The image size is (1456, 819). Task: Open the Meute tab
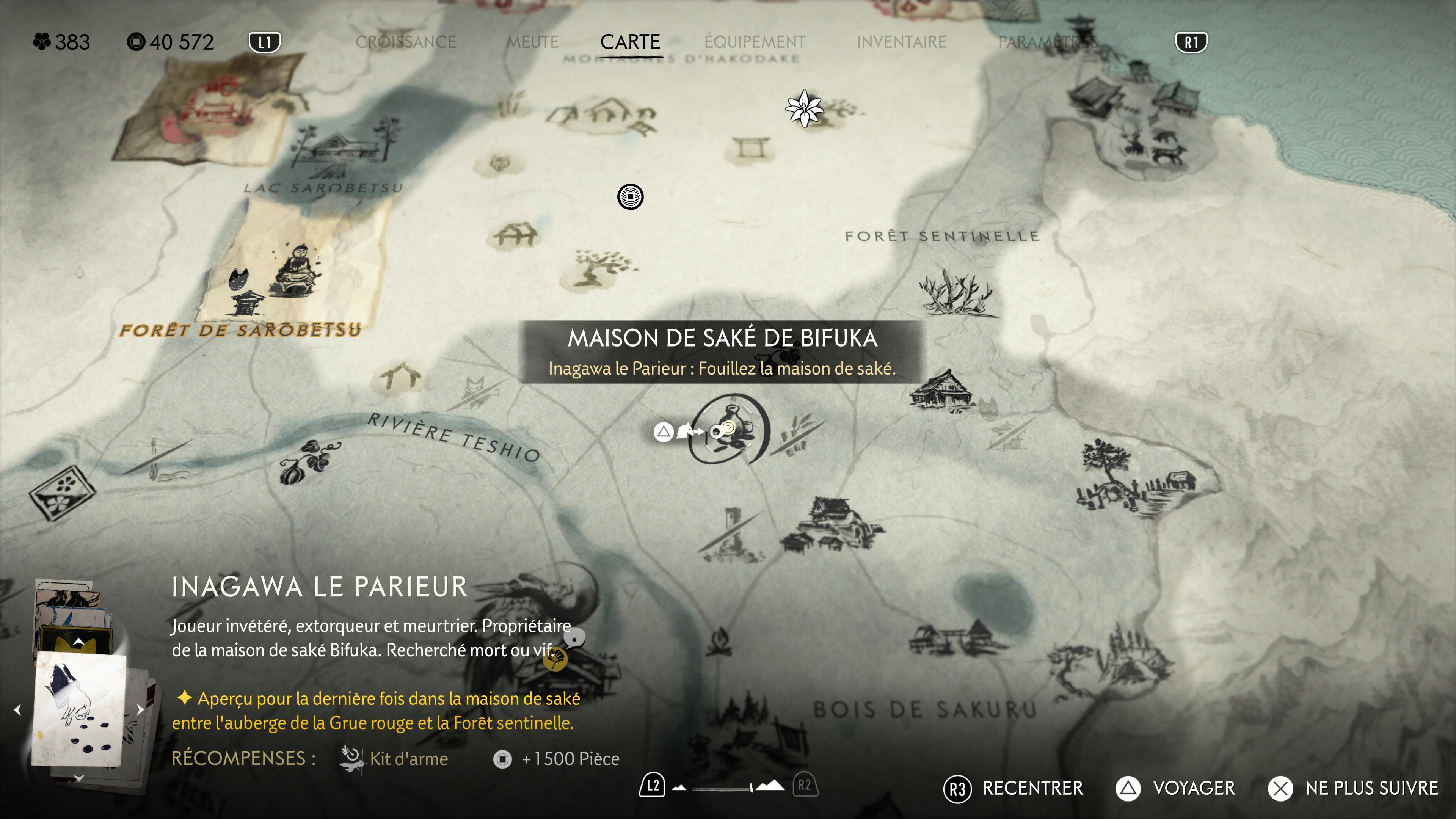tap(532, 42)
